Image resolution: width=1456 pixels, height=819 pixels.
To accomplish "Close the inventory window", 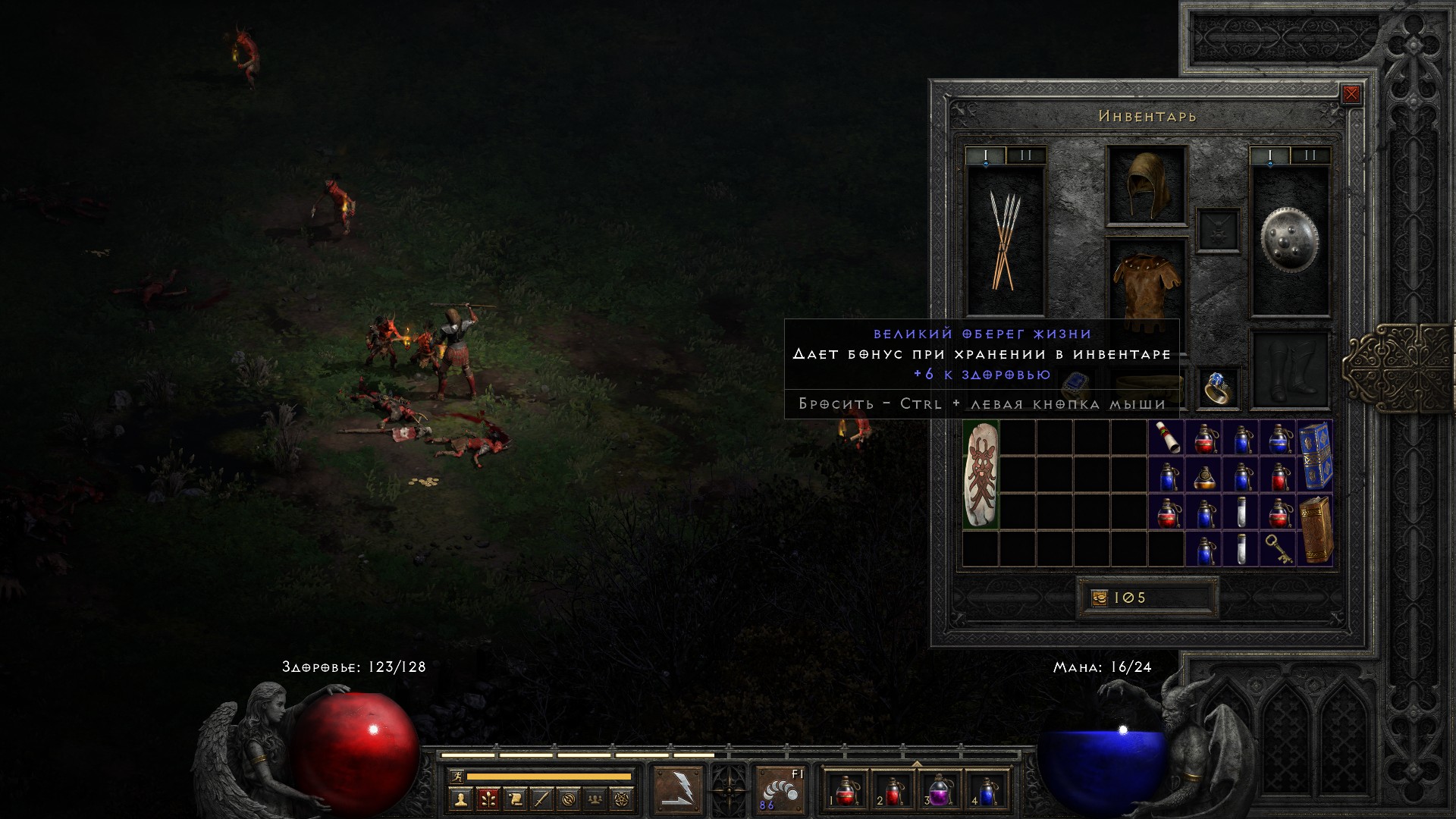I will point(1351,95).
